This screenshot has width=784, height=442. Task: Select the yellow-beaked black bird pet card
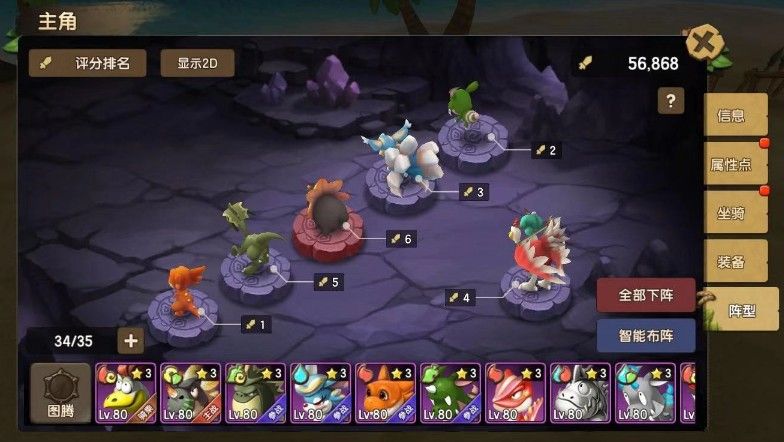[125, 394]
